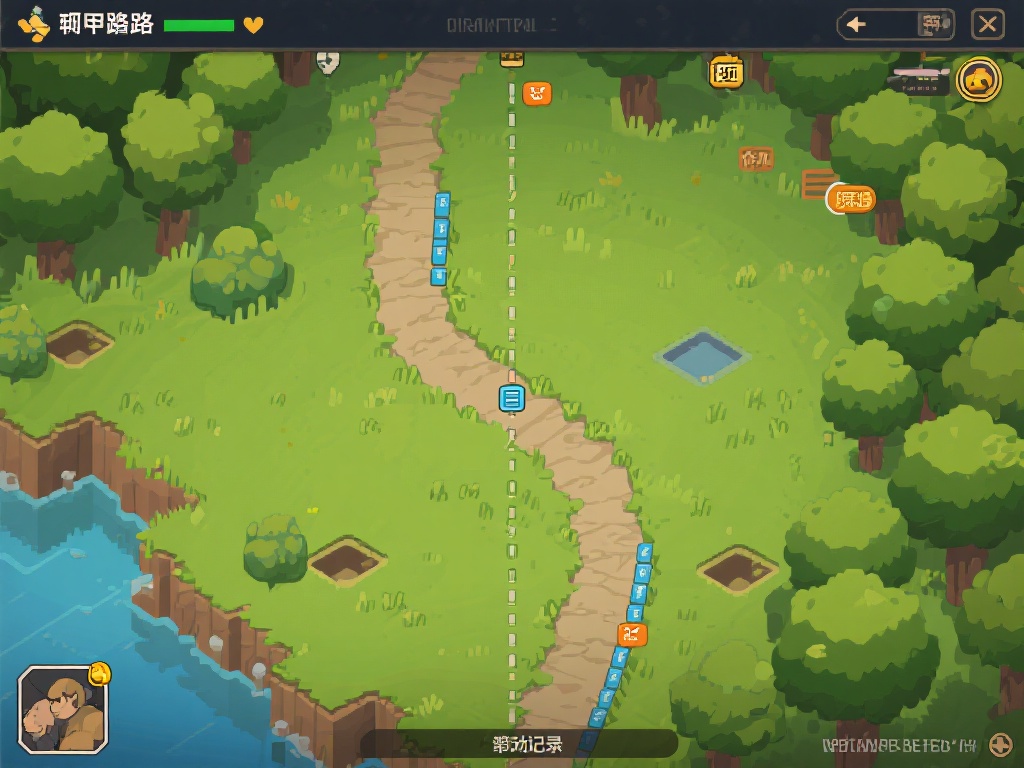Click the orange pill-shaped label button
The image size is (1024, 768).
point(852,199)
